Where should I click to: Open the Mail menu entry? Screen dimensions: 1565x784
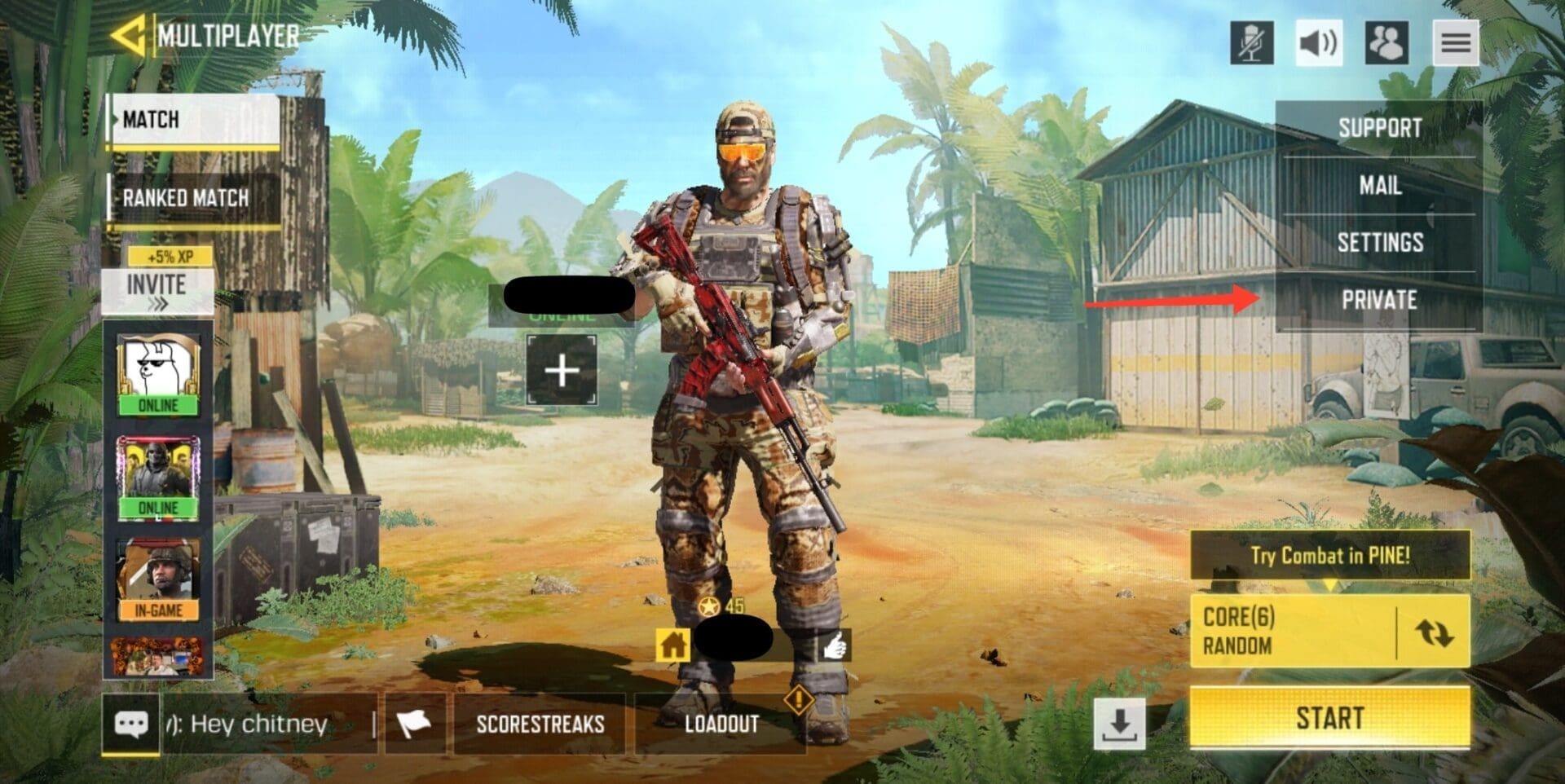click(x=1380, y=186)
